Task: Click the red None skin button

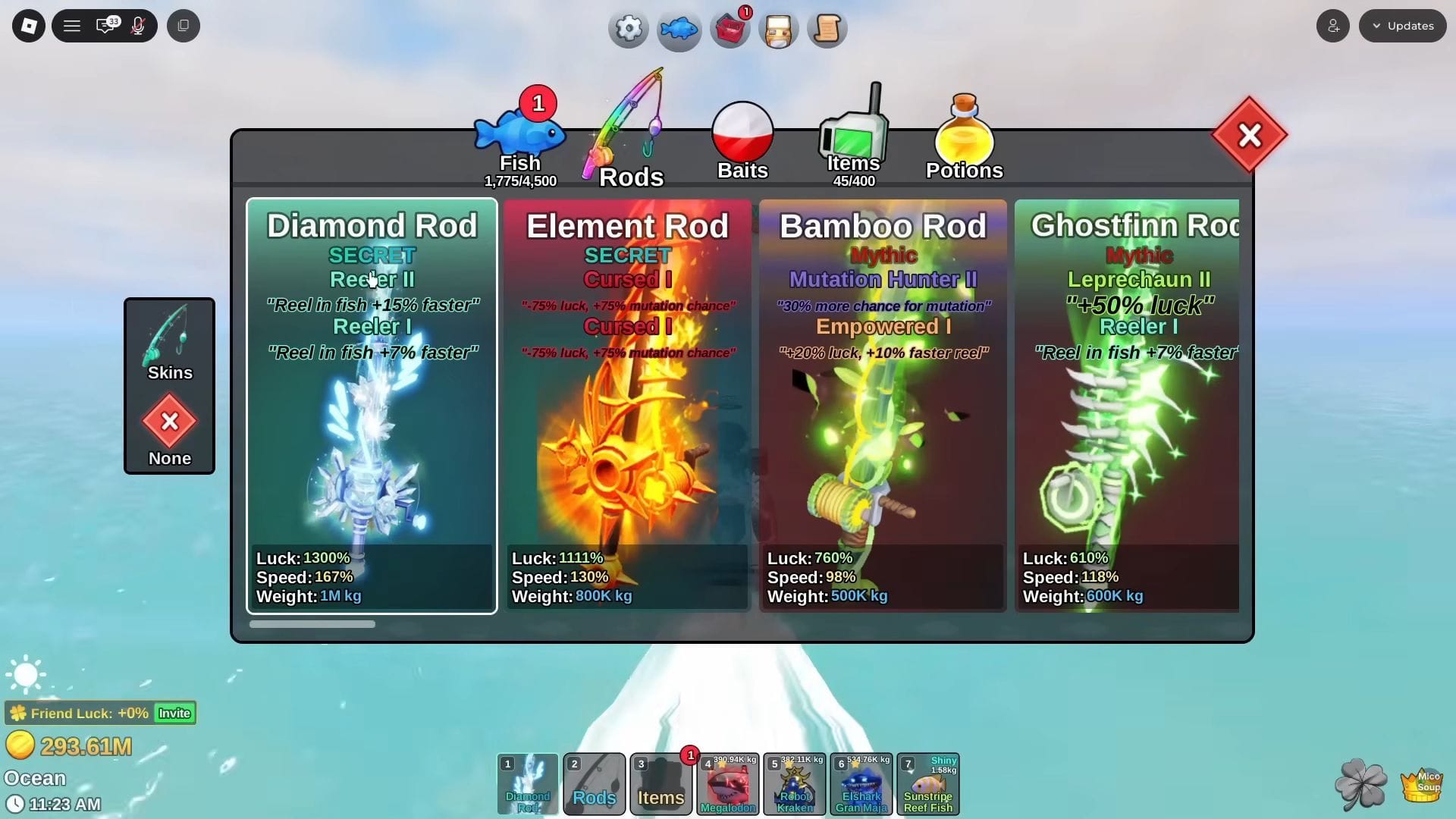Action: (169, 422)
